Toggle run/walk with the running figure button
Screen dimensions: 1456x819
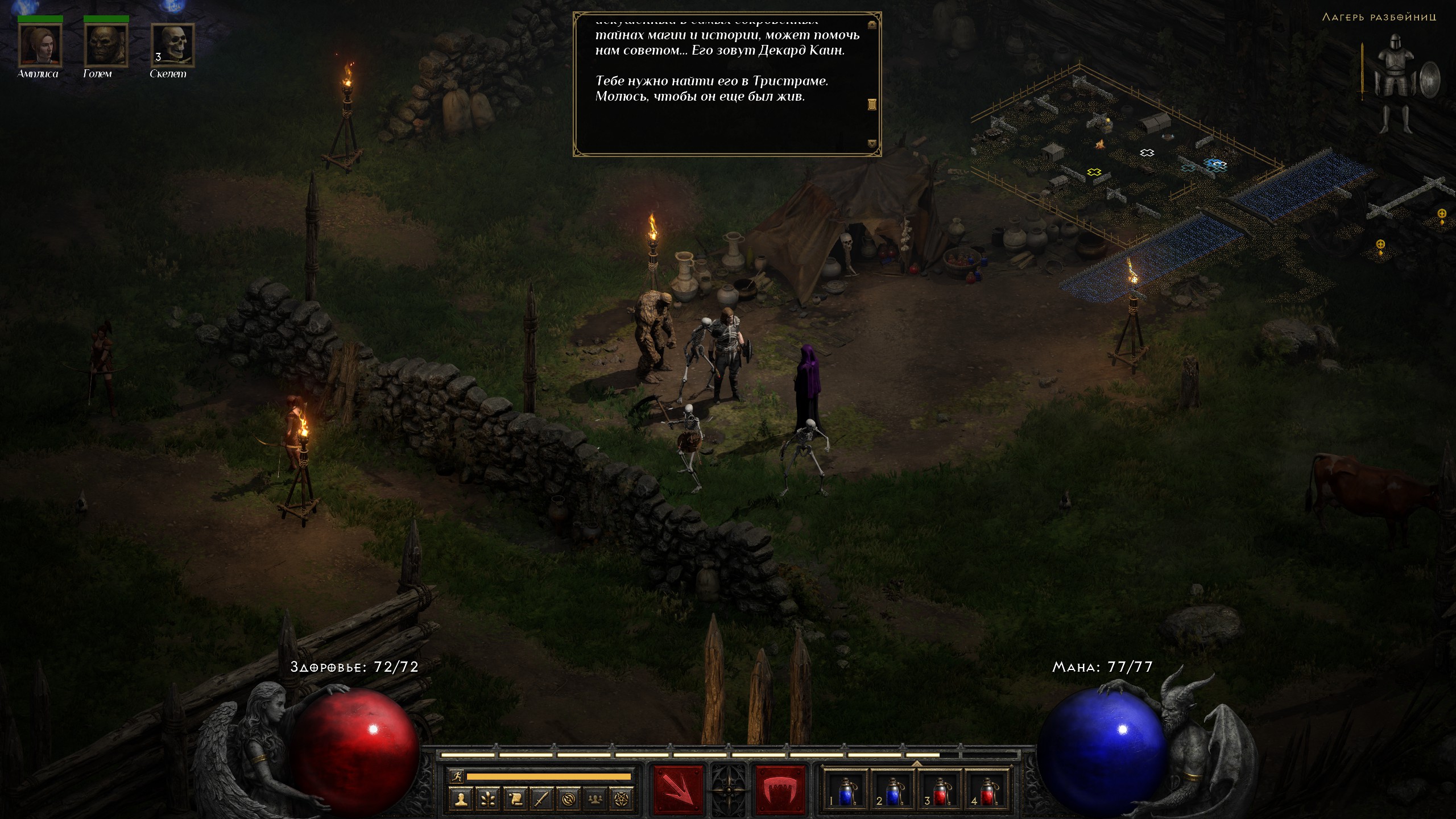456,776
